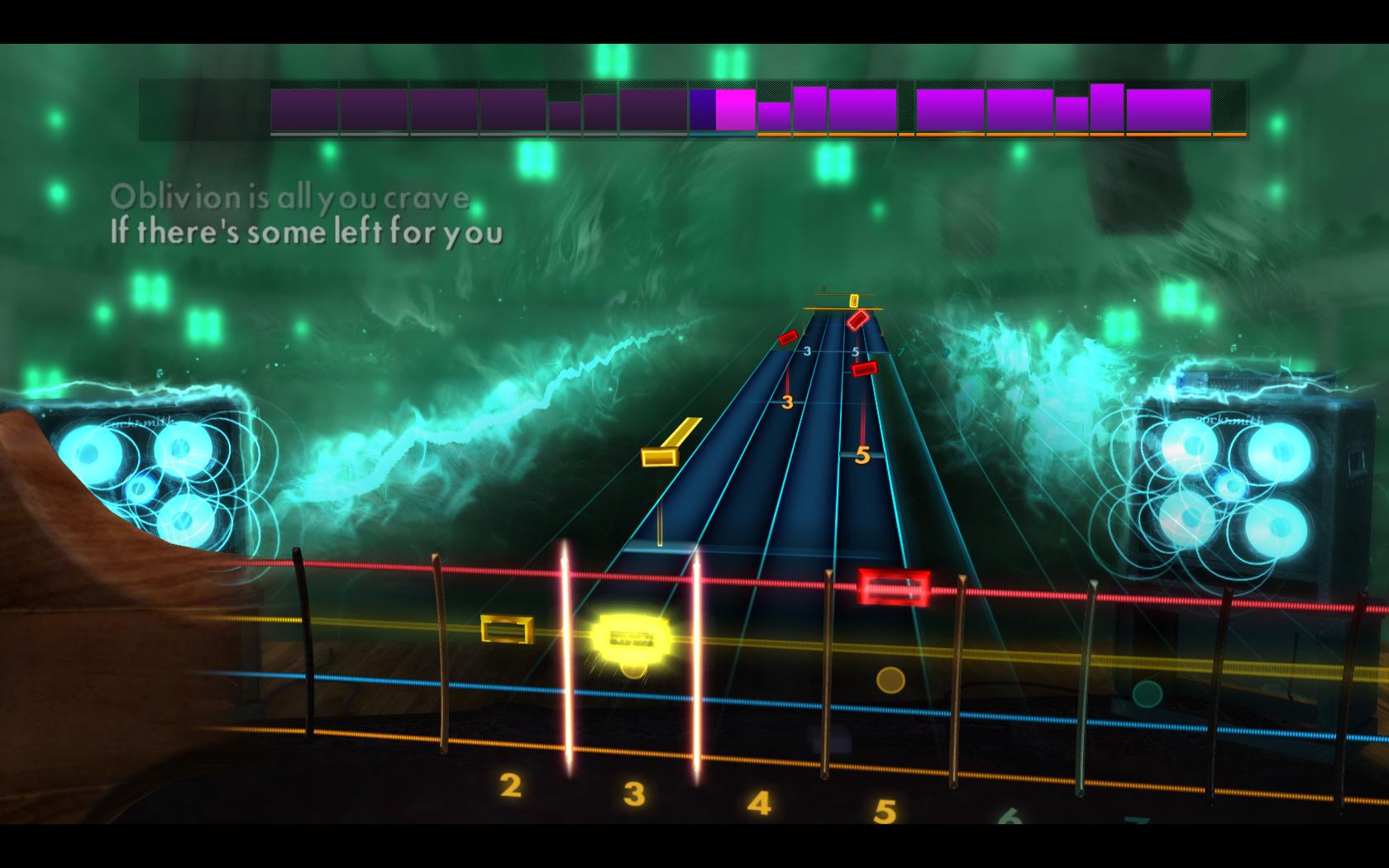The height and width of the screenshot is (868, 1389).
Task: Click the orange progress underline in the timeline bar
Action: click(992, 132)
